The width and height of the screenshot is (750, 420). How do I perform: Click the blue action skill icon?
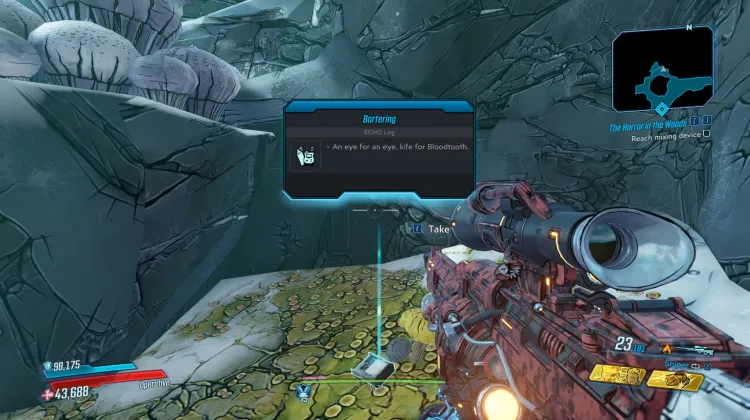(x=303, y=390)
